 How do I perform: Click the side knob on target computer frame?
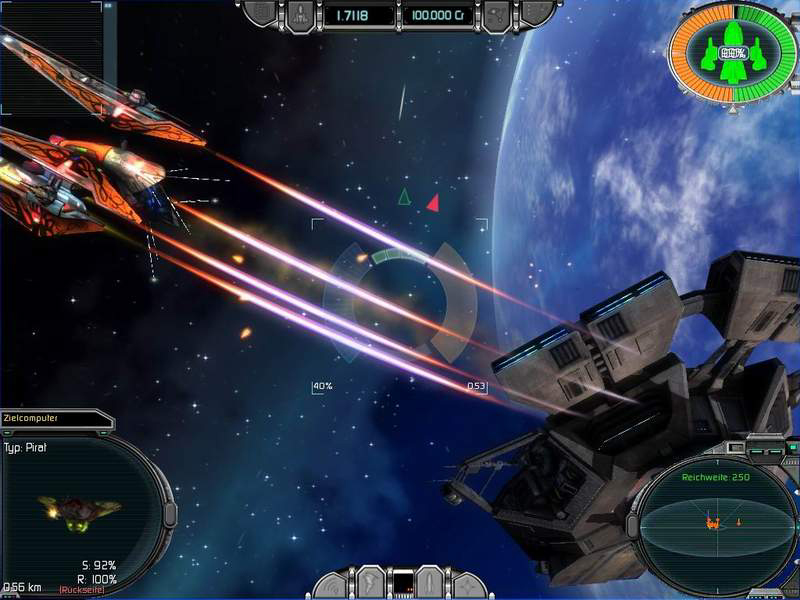point(170,514)
